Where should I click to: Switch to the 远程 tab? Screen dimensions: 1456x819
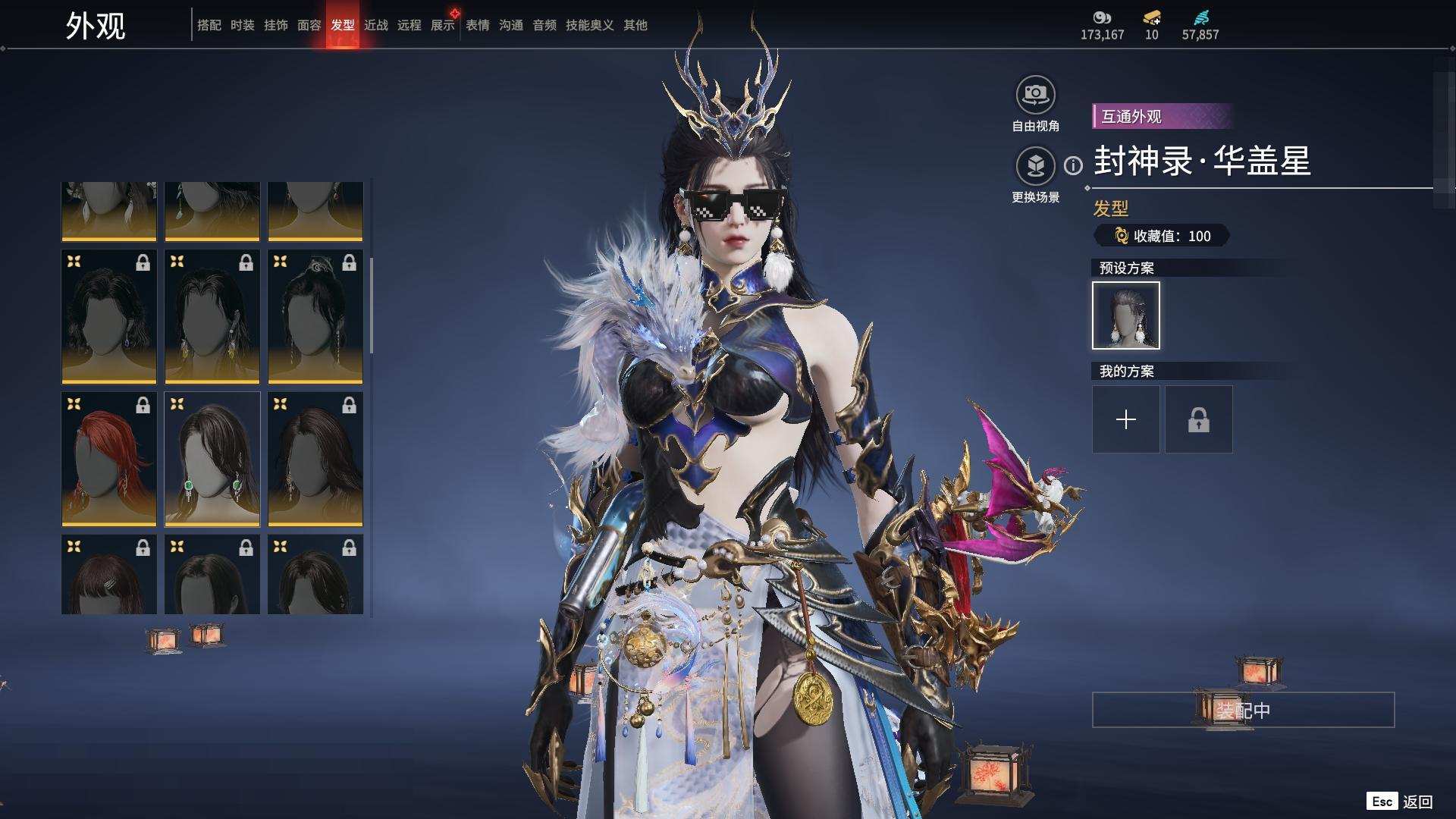click(409, 25)
